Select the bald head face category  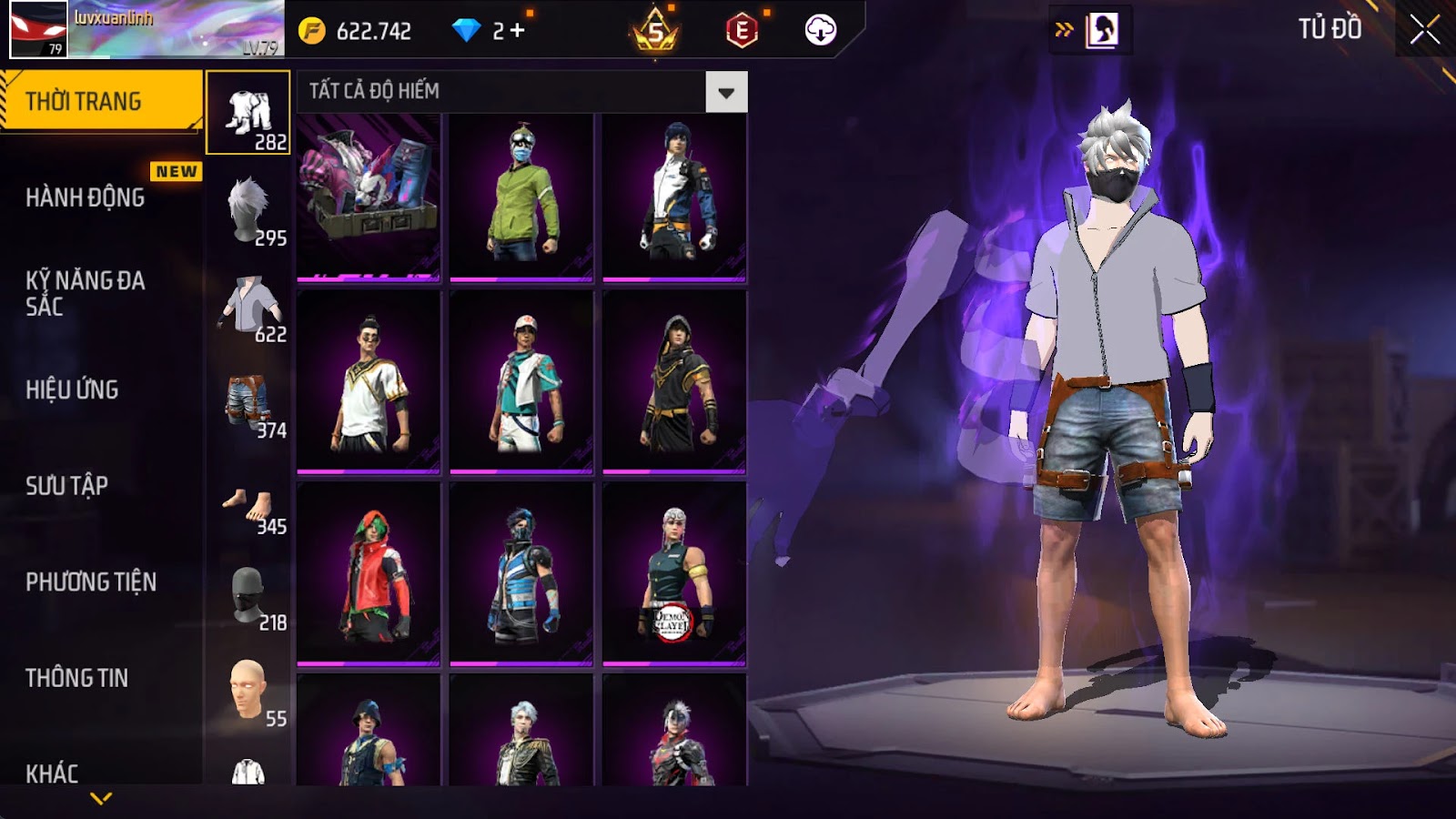(248, 693)
